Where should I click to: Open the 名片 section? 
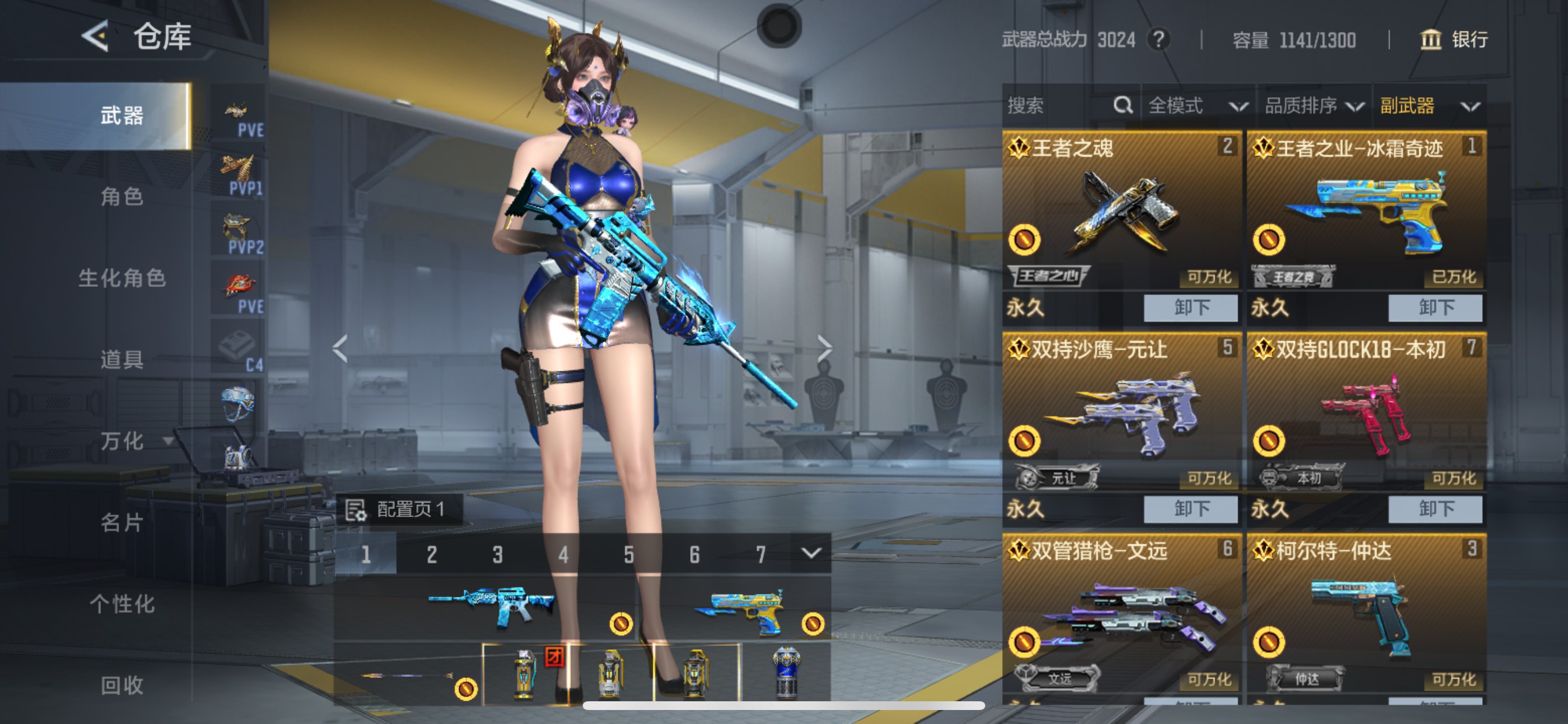click(x=122, y=523)
